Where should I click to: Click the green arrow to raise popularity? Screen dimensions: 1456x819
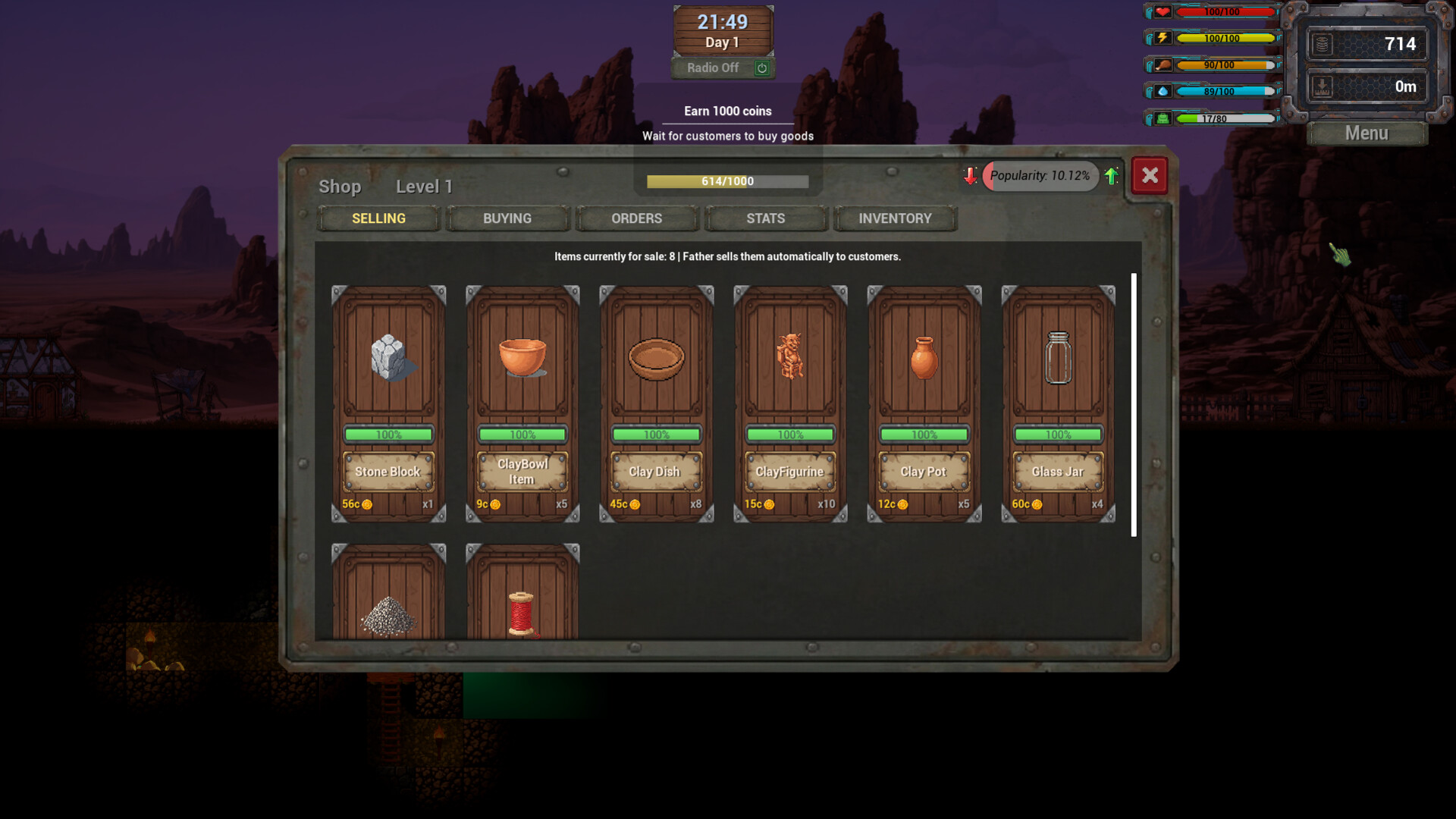1111,176
